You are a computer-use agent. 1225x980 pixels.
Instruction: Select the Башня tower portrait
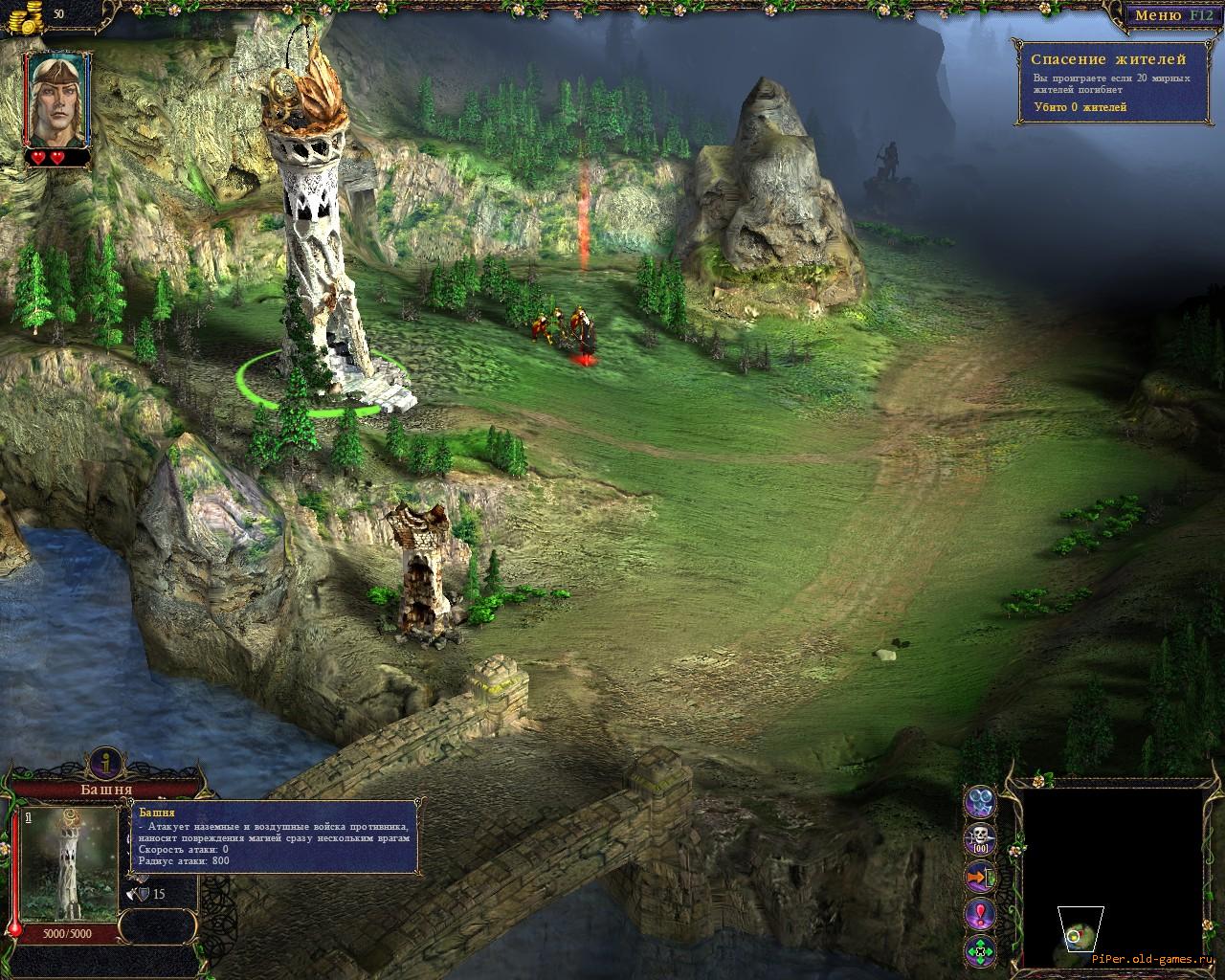69,863
